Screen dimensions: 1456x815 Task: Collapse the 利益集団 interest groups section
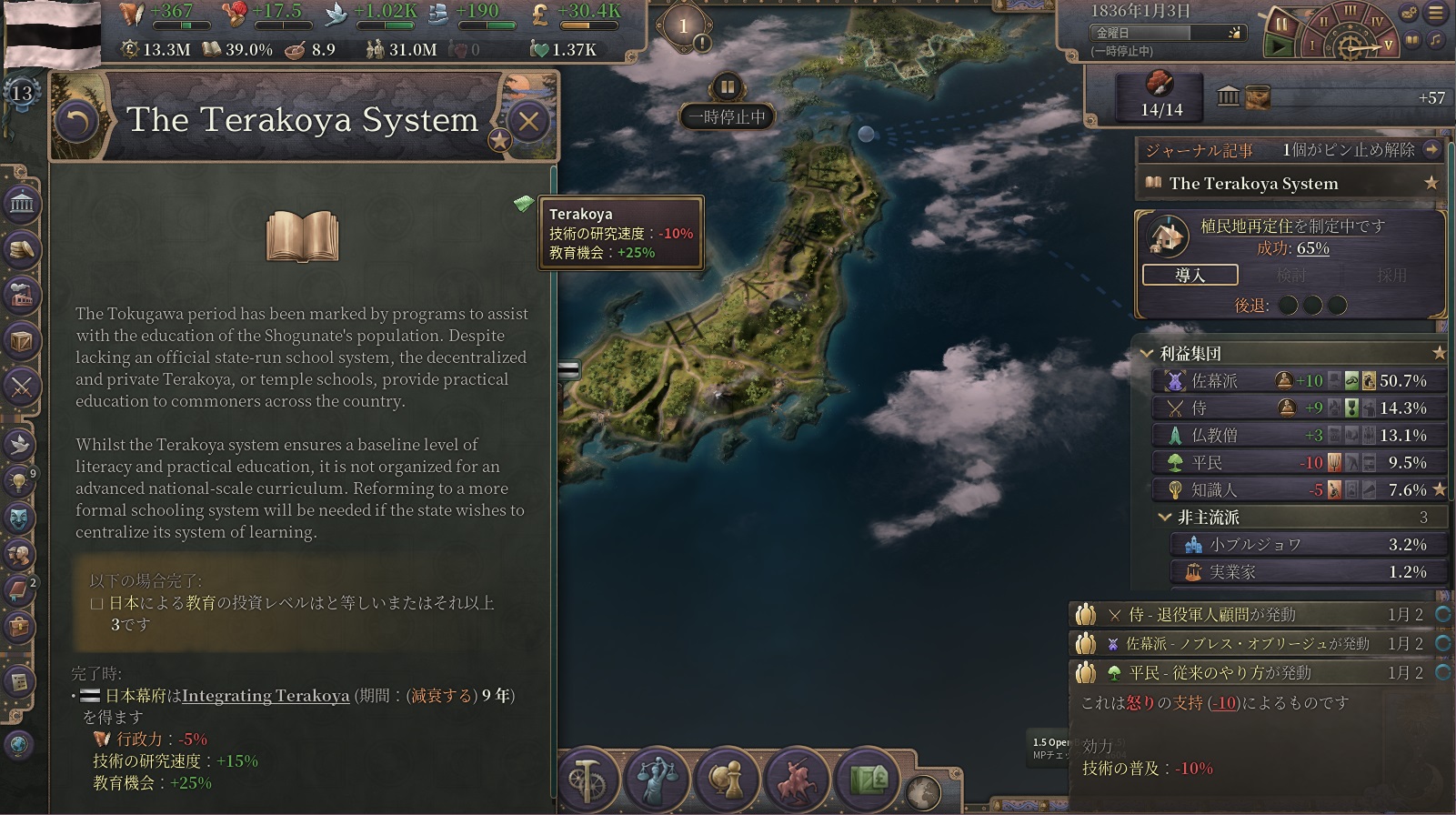click(x=1146, y=354)
